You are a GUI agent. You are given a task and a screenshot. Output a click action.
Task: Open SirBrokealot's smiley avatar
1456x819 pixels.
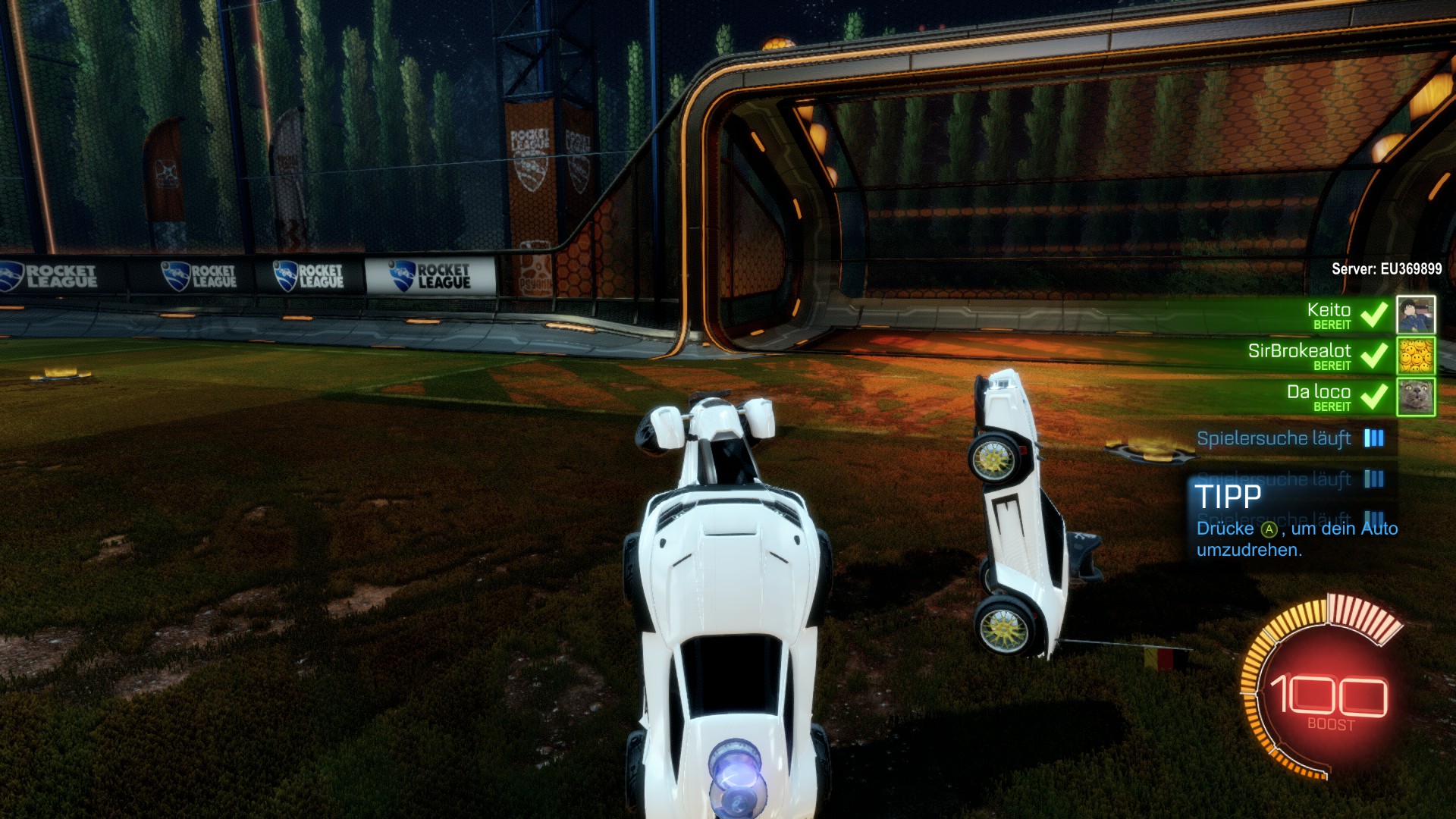point(1416,356)
